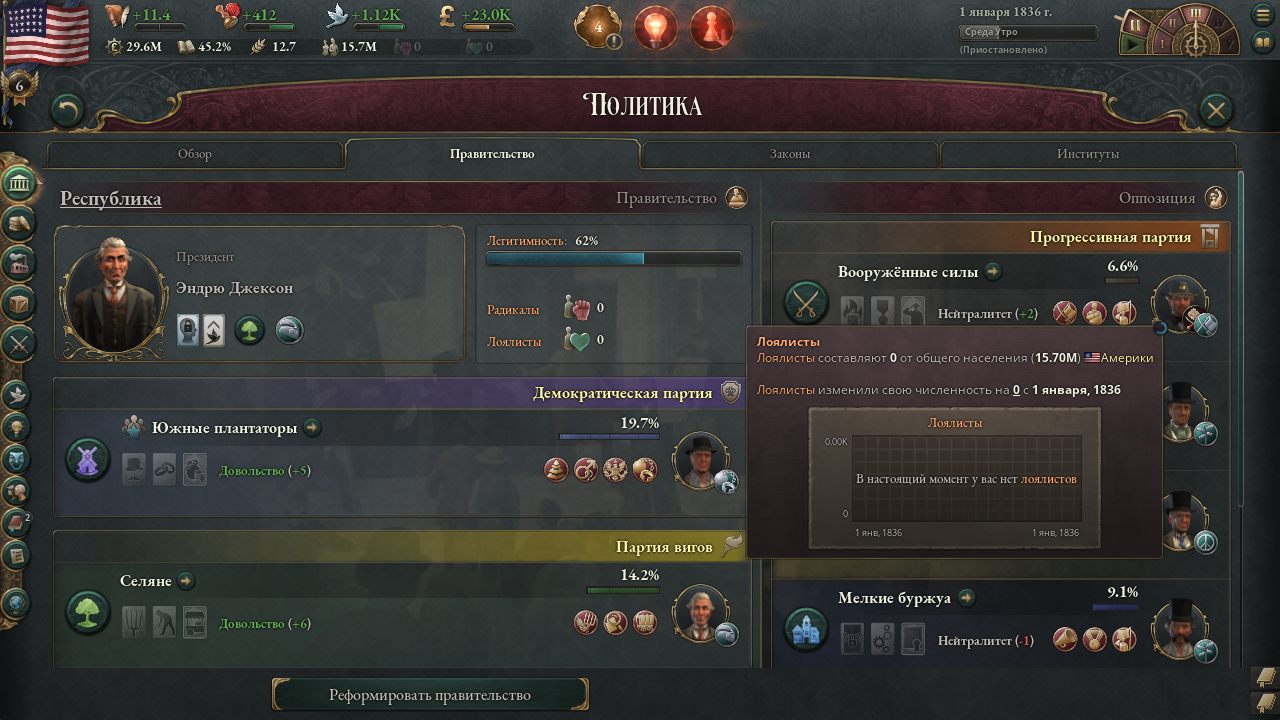The image size is (1280, 720).
Task: Open the main menu hamburger button
Action: (x=1262, y=15)
